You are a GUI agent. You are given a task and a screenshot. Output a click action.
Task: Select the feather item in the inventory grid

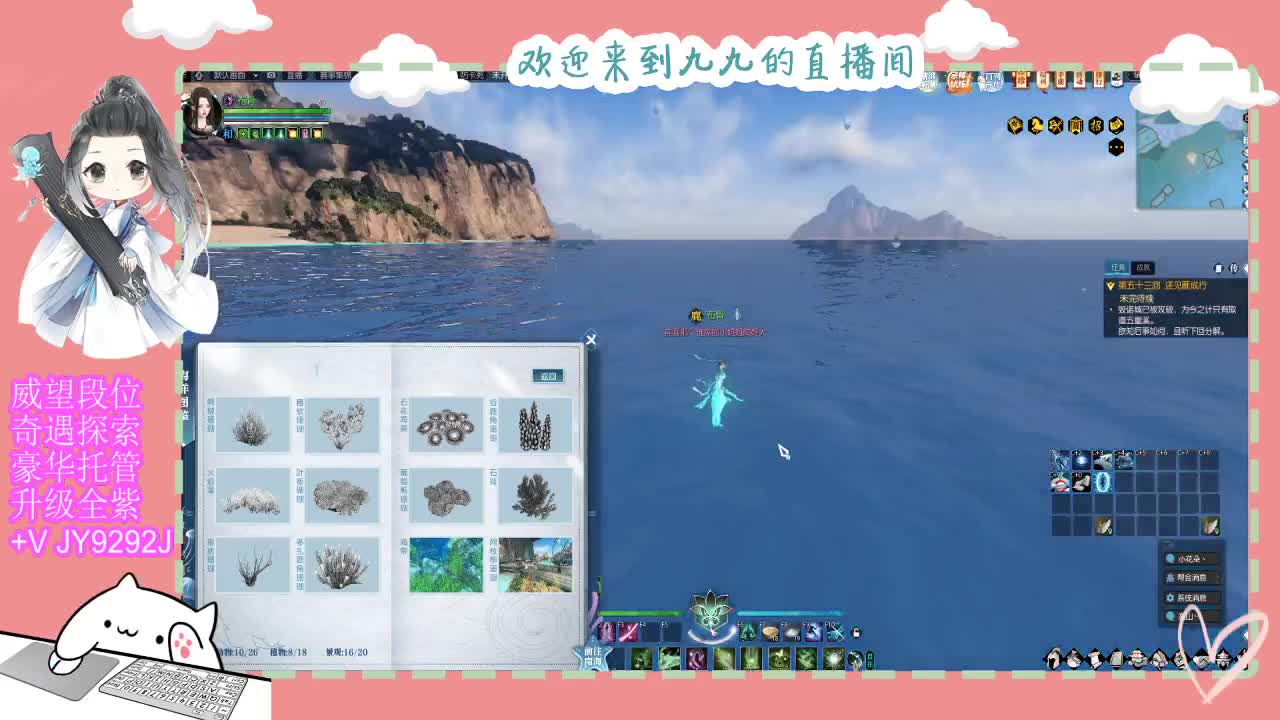coord(1104,526)
